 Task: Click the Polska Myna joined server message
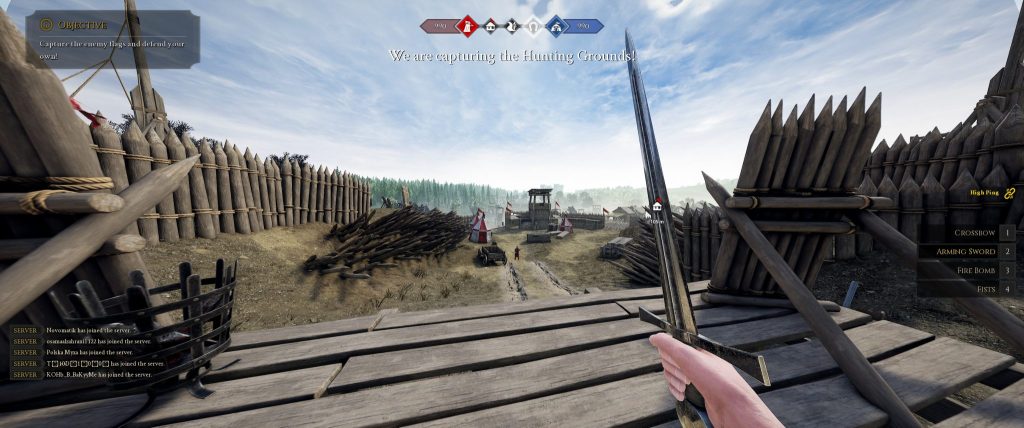pyautogui.click(x=90, y=352)
